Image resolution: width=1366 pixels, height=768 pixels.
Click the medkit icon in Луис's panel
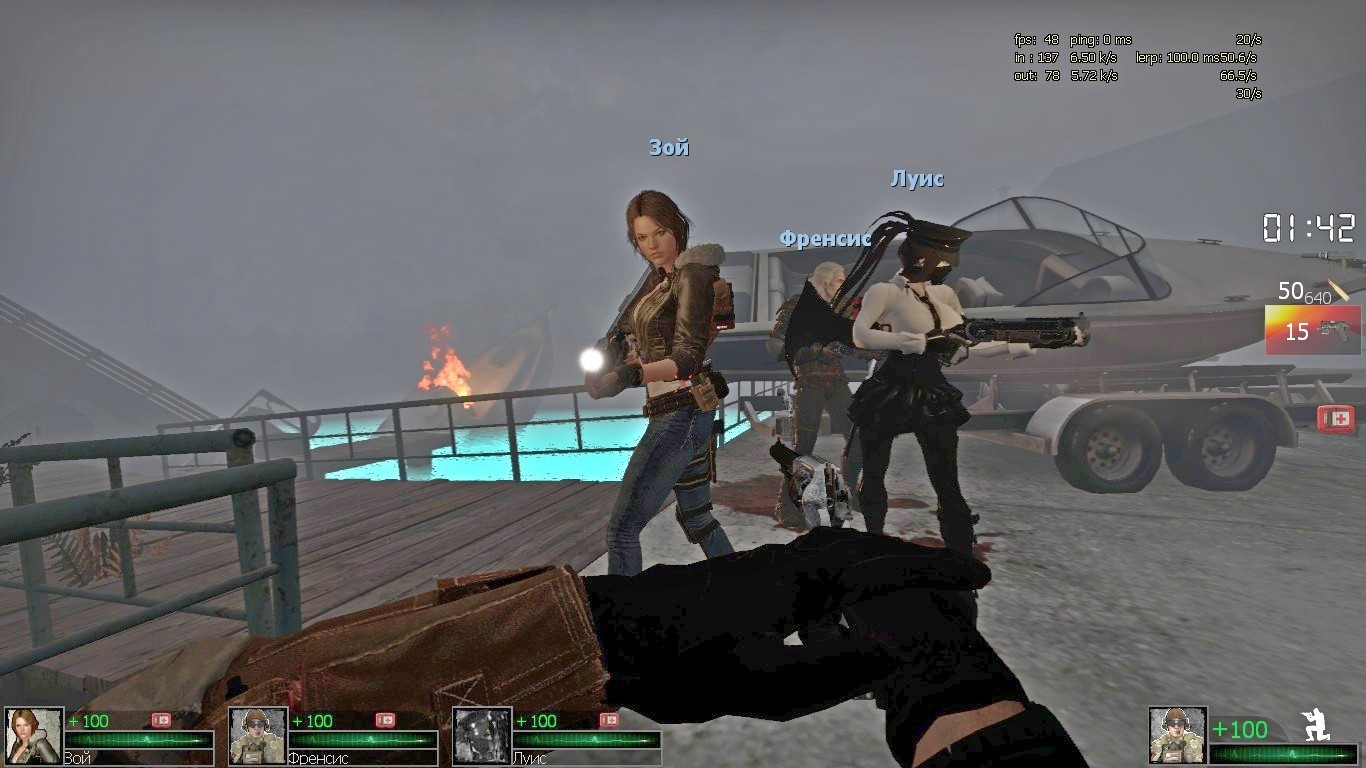[609, 720]
